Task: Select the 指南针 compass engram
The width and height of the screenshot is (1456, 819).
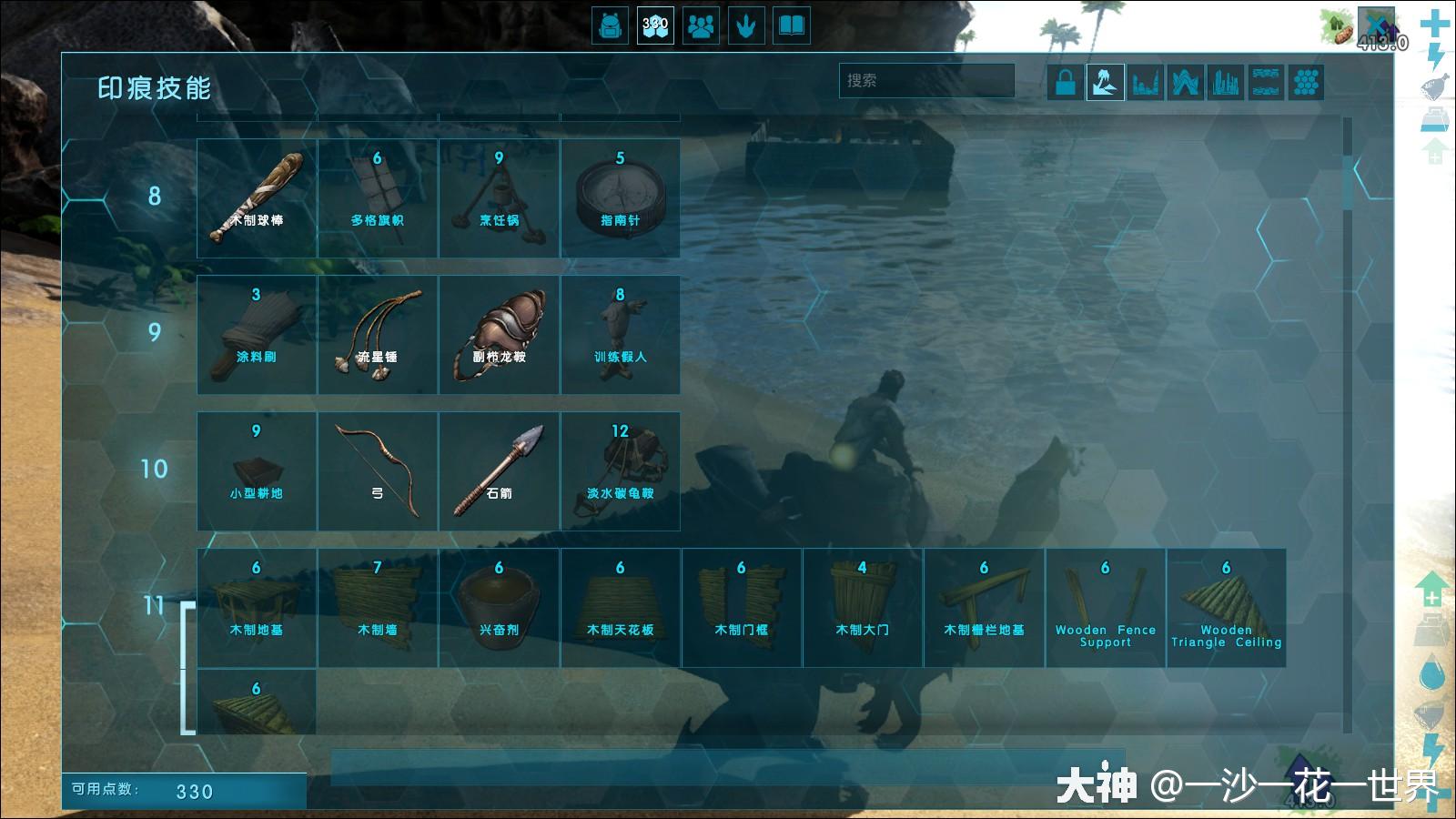Action: click(620, 198)
